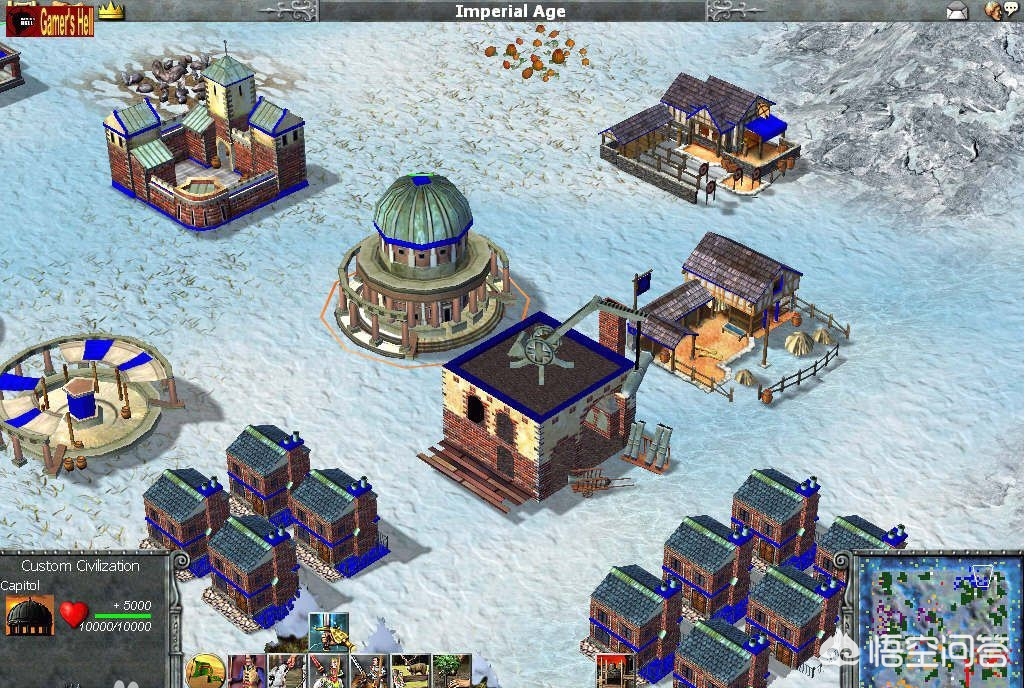1028x688 pixels.
Task: Click the green flag round button
Action: (204, 671)
